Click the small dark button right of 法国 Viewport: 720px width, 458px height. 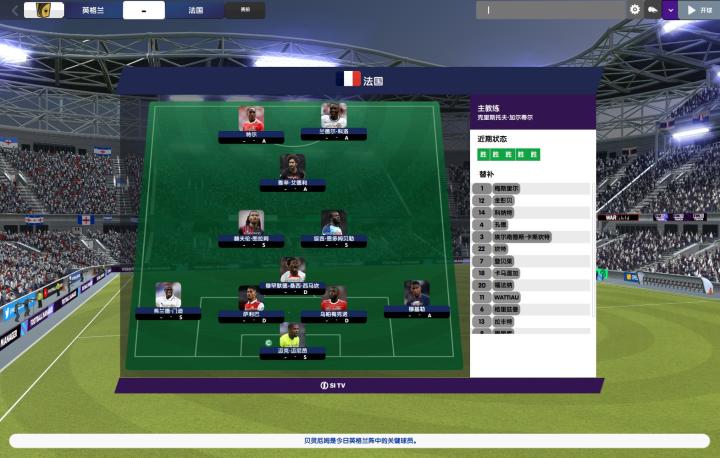(245, 10)
